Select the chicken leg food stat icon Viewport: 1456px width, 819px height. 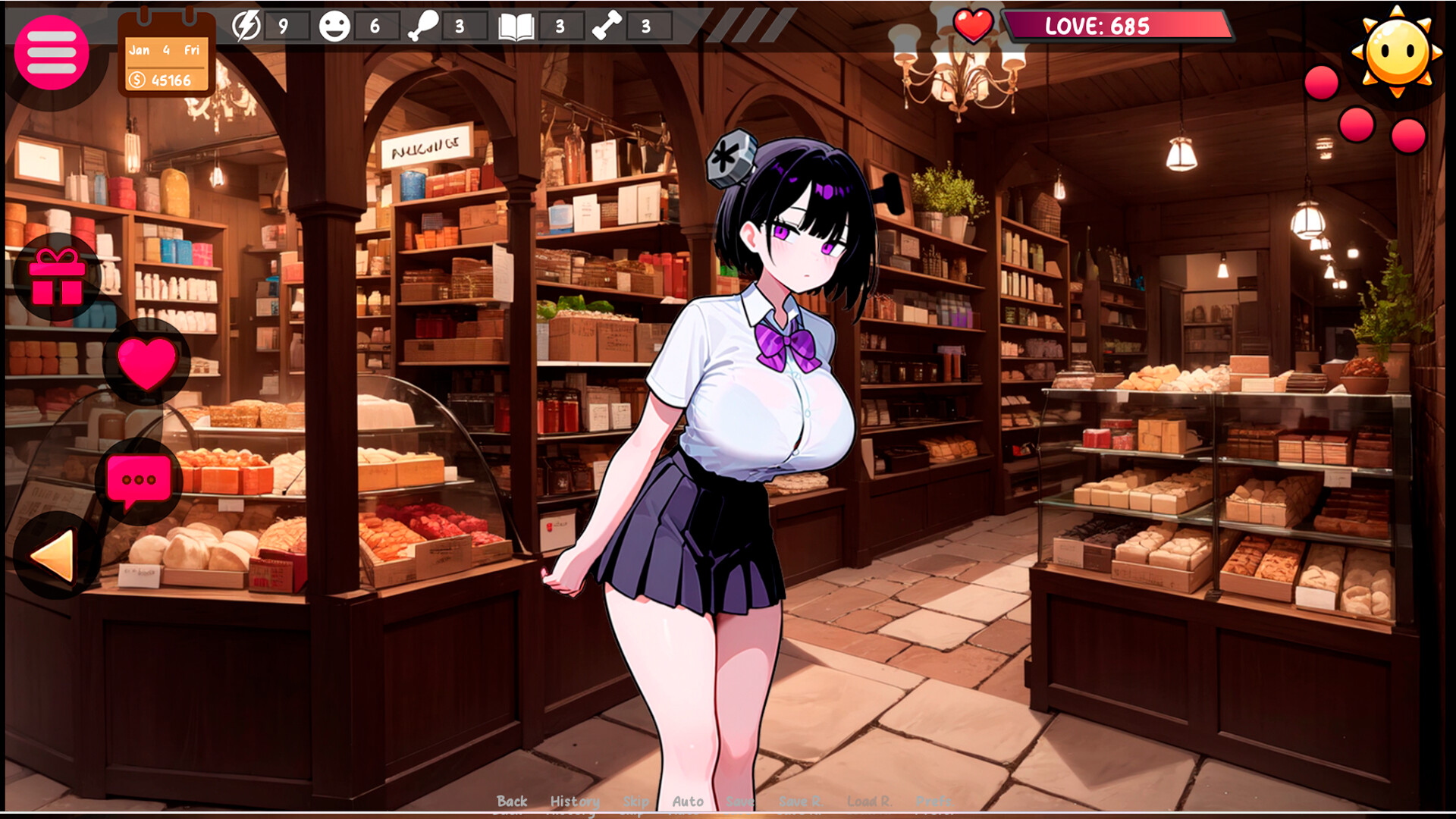(x=425, y=27)
